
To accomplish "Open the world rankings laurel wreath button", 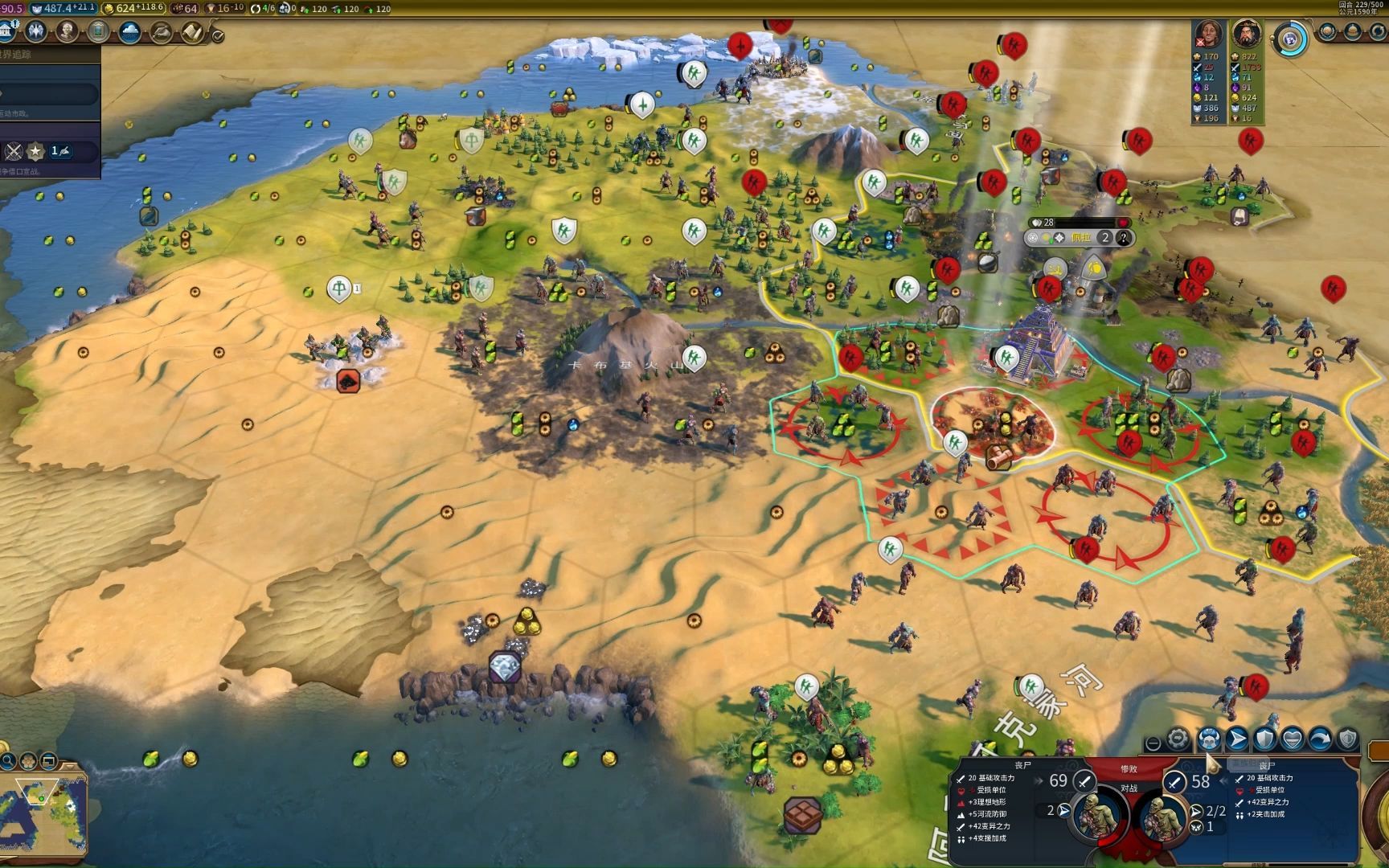I will click(x=1327, y=32).
